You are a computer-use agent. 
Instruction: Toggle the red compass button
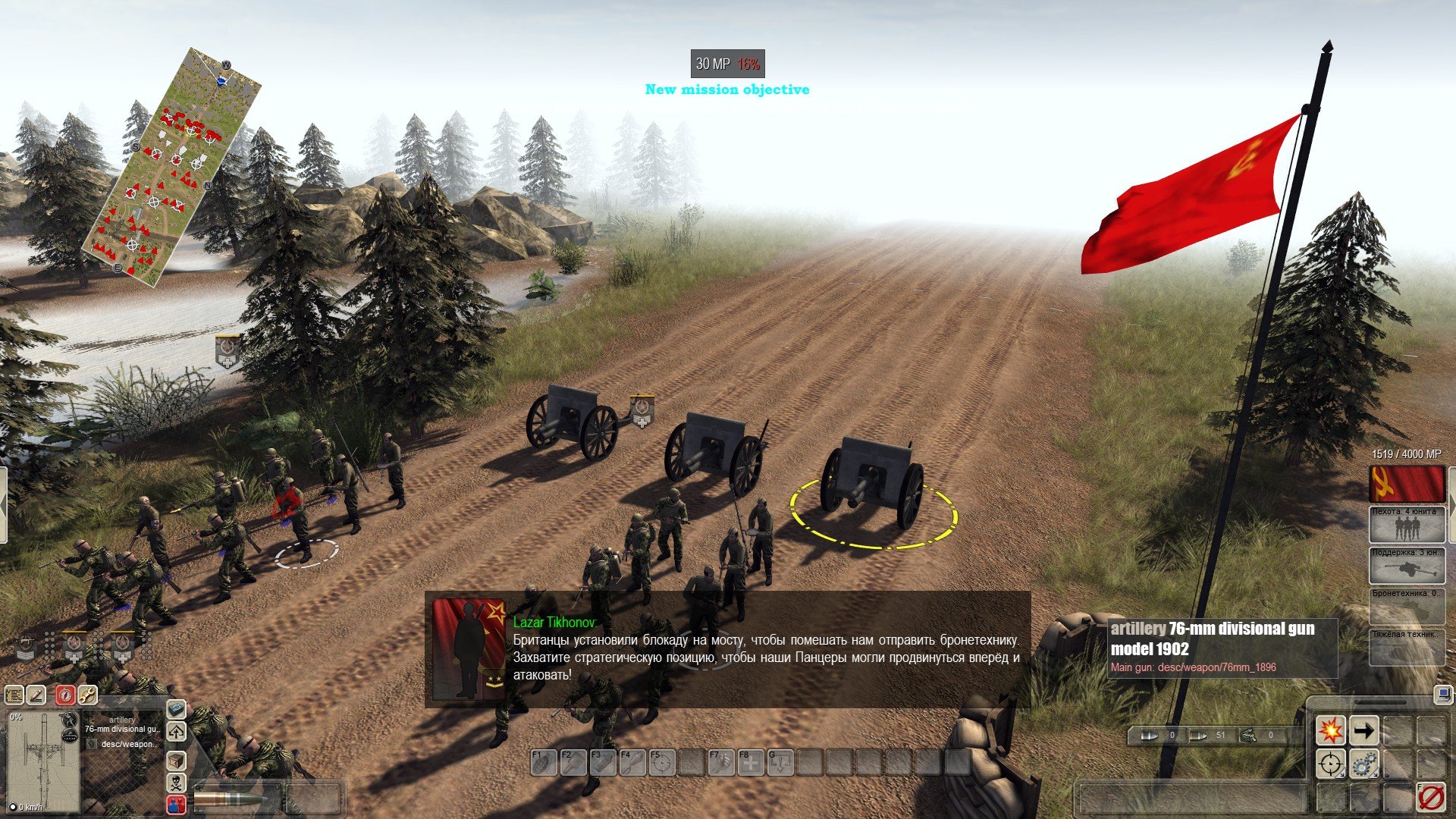click(65, 694)
